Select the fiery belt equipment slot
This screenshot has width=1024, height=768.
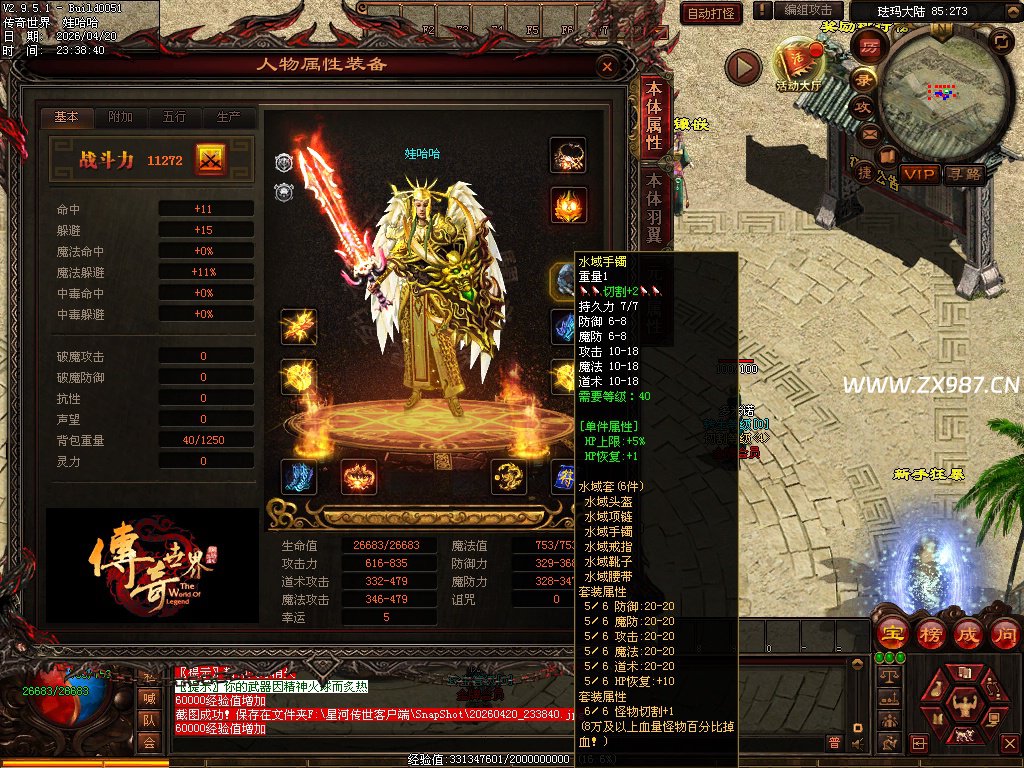(359, 477)
